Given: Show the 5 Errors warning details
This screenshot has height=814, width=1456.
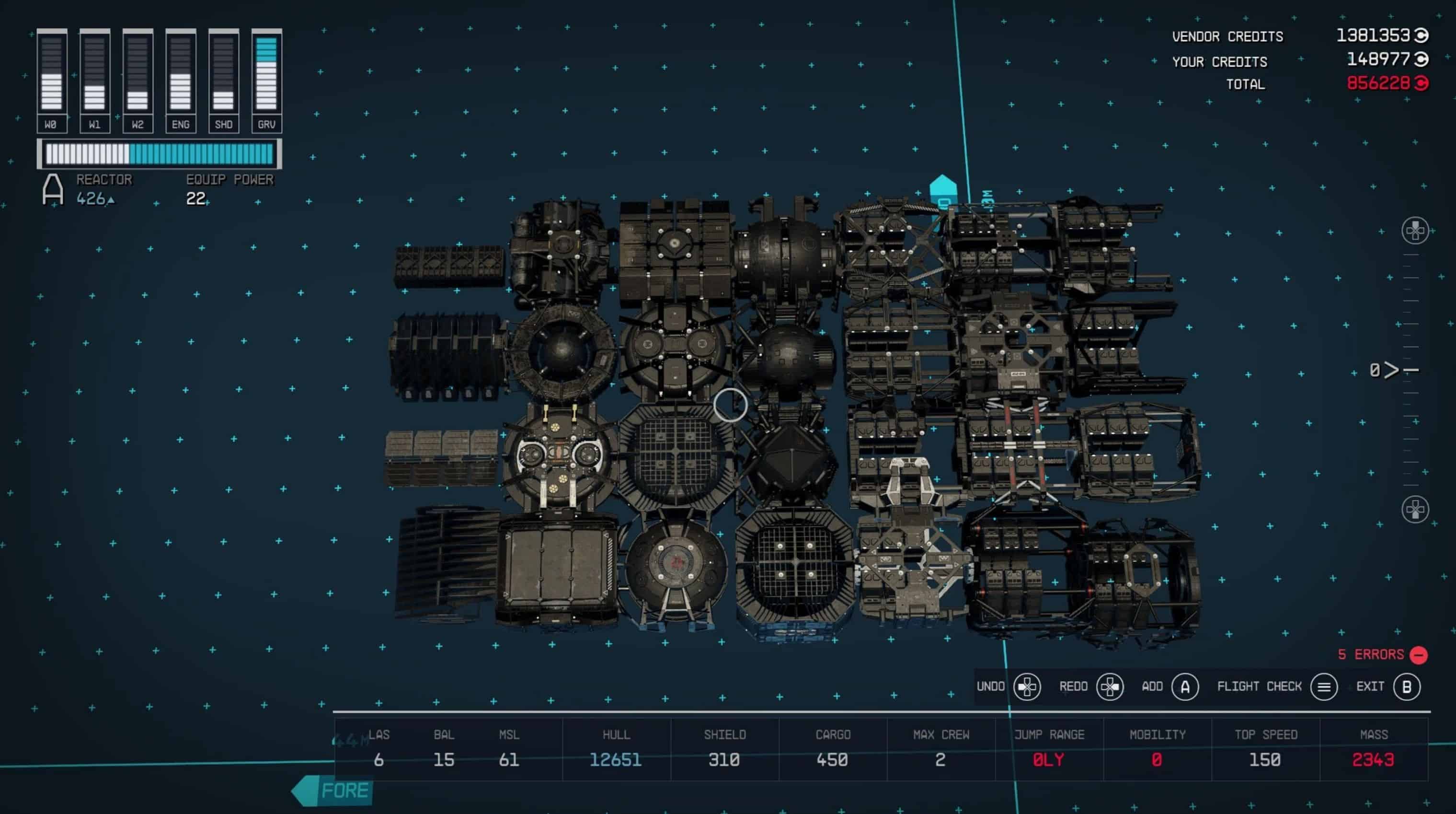Looking at the screenshot, I should (1382, 654).
